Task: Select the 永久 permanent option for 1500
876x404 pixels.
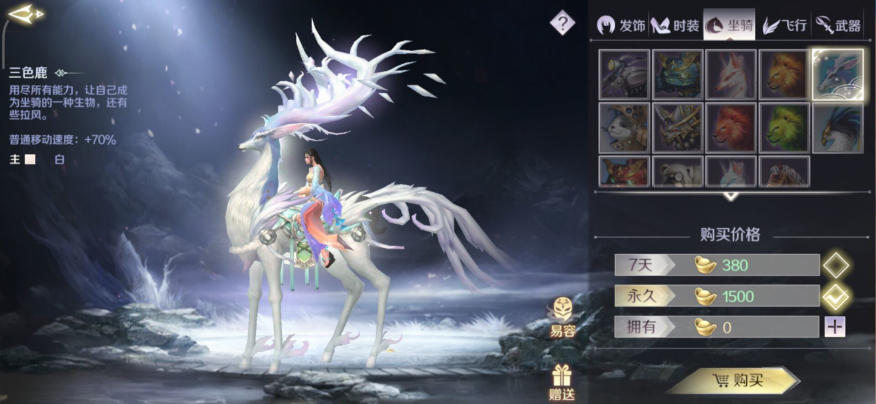Action: [835, 296]
